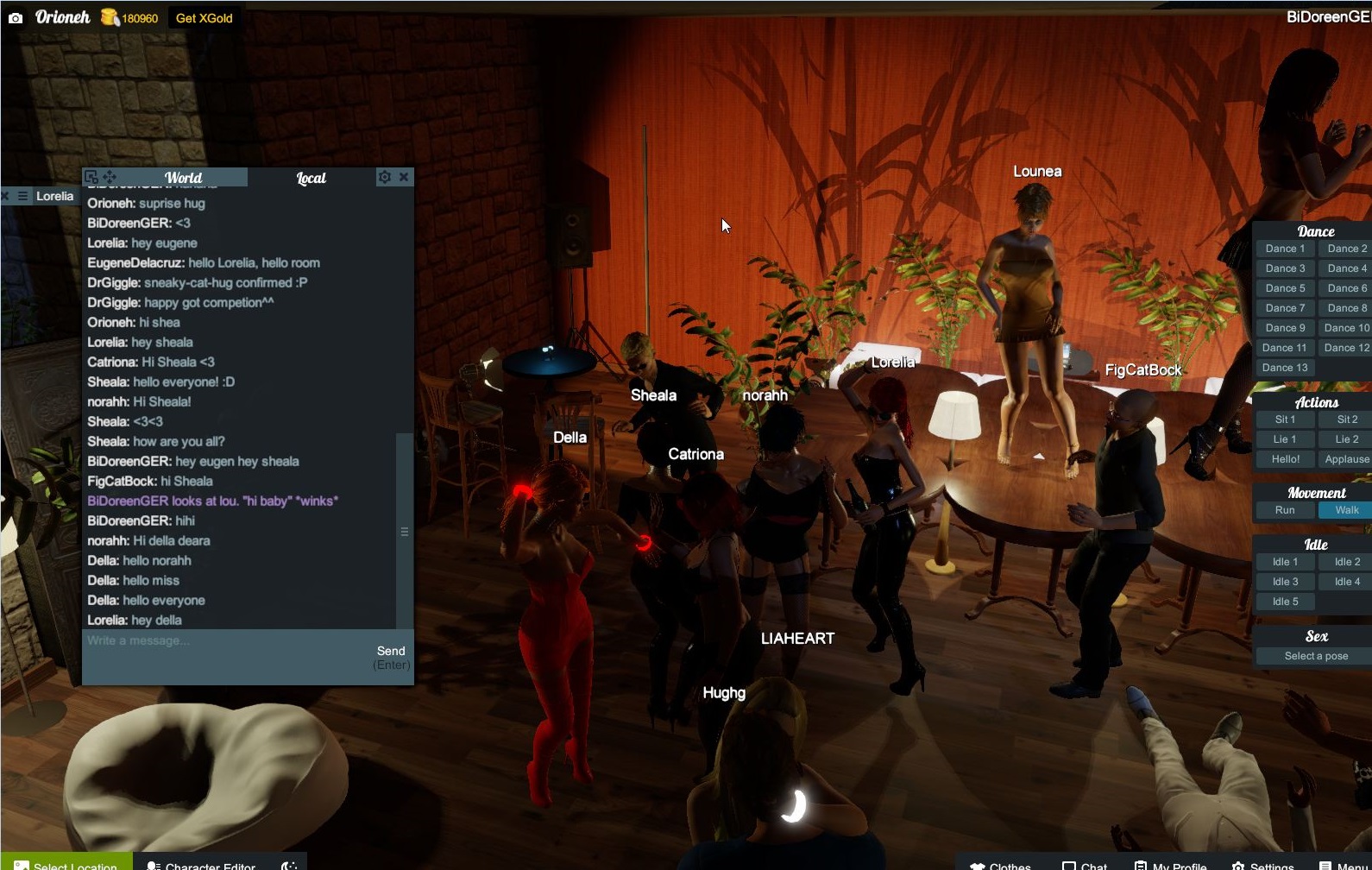The height and width of the screenshot is (870, 1372).
Task: Toggle night mode with the moon icon
Action: tap(287, 867)
